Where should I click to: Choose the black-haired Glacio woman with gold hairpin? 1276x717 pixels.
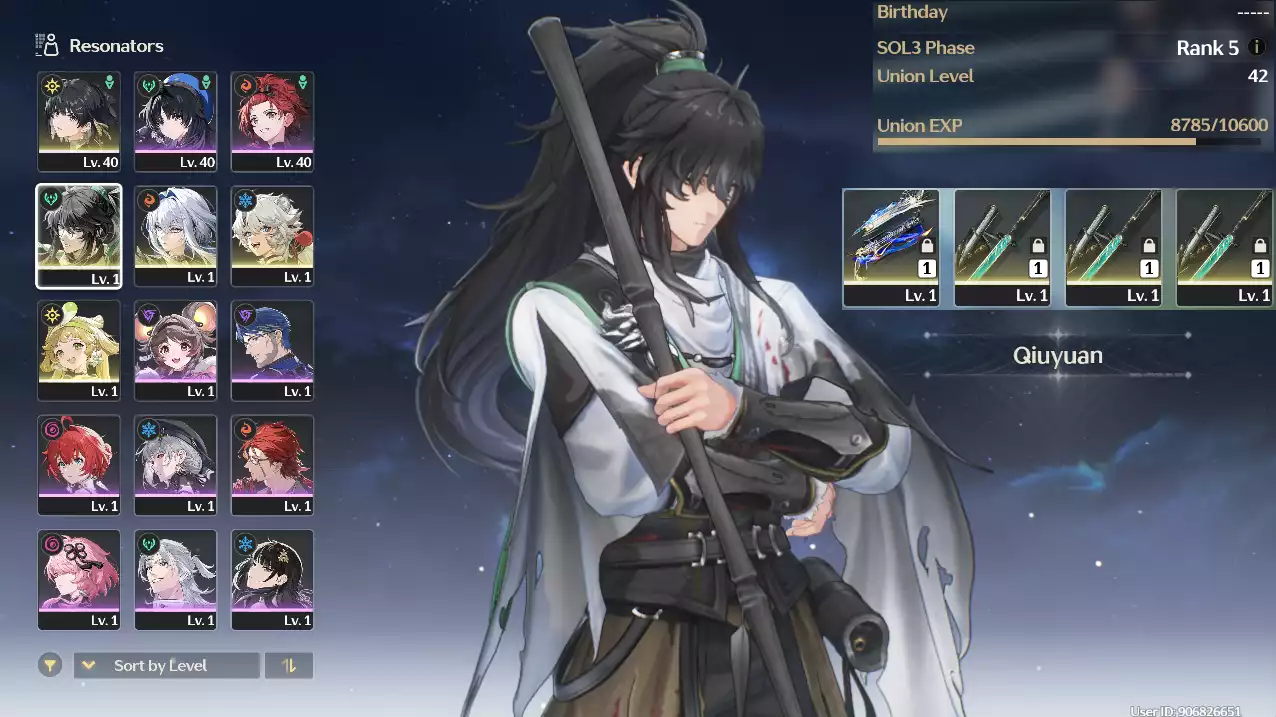272,580
